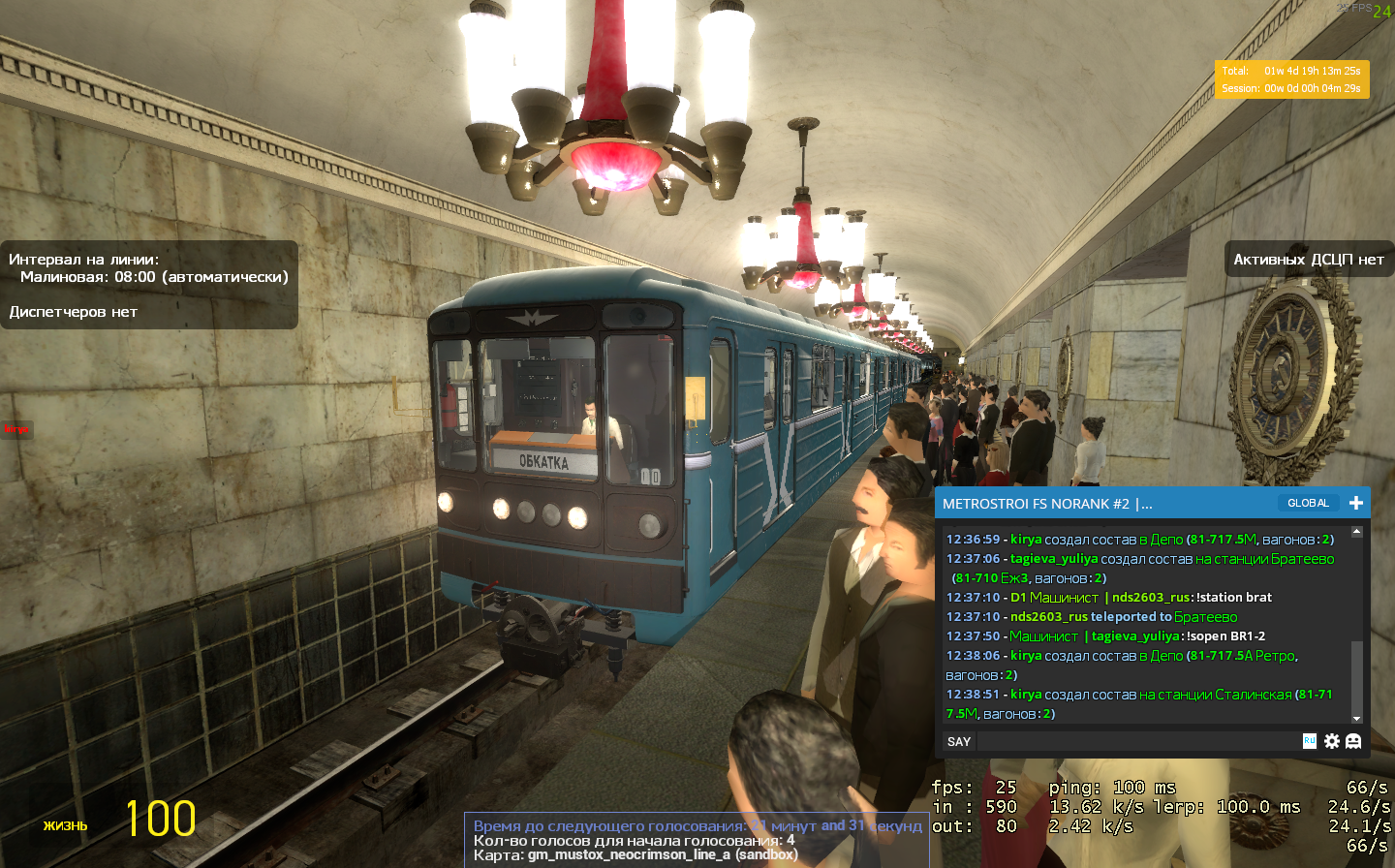The height and width of the screenshot is (868, 1395).
Task: Switch to the GLOBAL chat tab
Action: pos(1308,503)
